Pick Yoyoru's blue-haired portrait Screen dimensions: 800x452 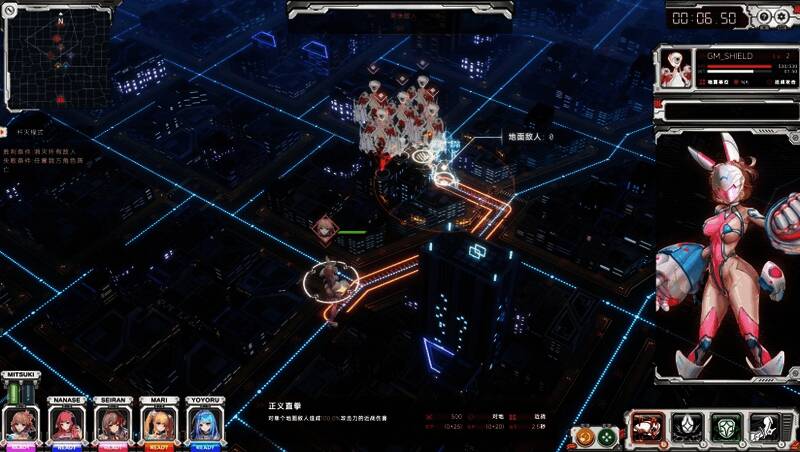click(203, 424)
